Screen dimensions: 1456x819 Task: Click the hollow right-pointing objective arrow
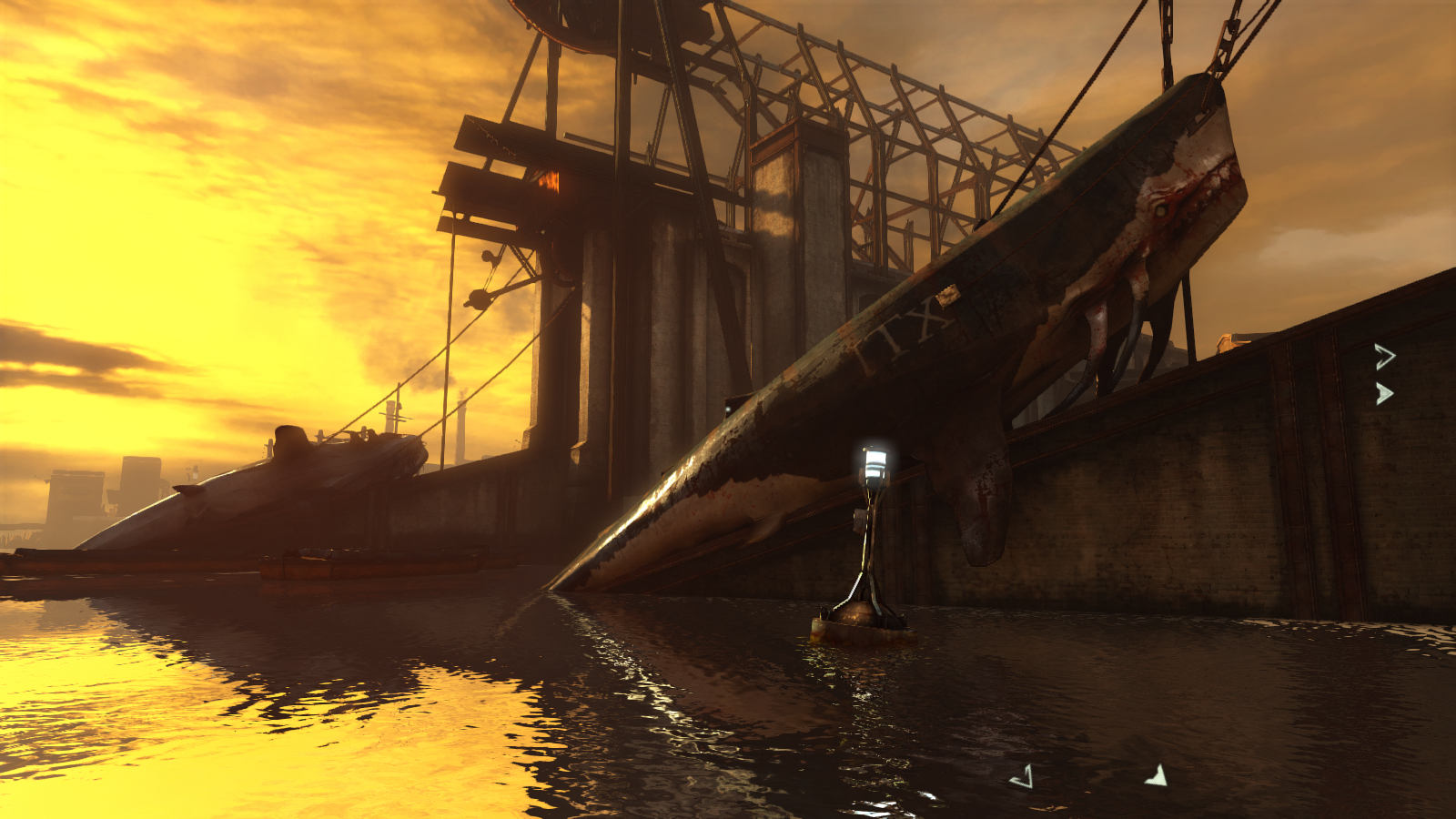click(1384, 357)
